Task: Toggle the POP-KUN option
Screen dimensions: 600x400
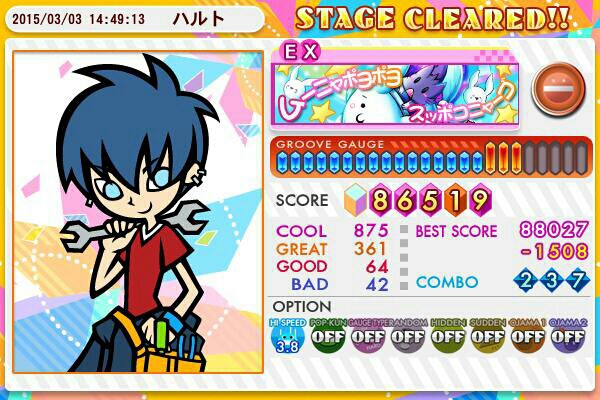Action: (x=327, y=337)
